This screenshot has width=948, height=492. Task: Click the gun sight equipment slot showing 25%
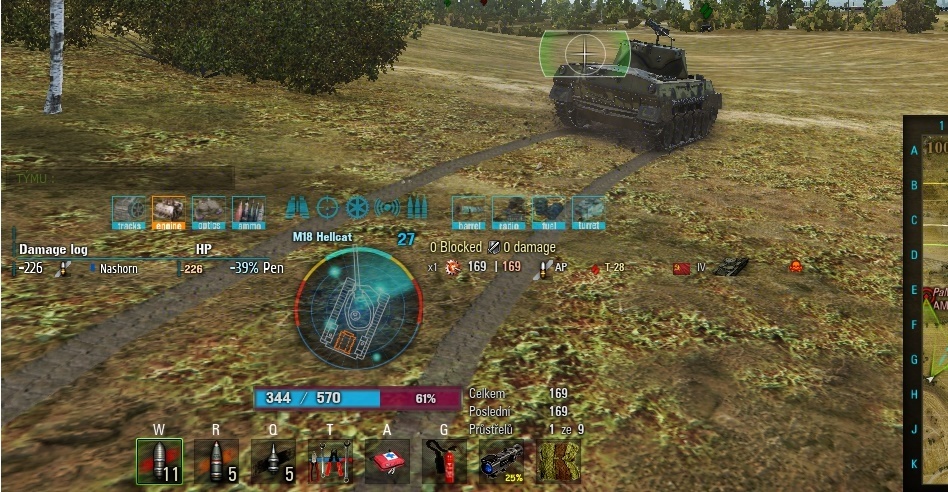tap(501, 462)
